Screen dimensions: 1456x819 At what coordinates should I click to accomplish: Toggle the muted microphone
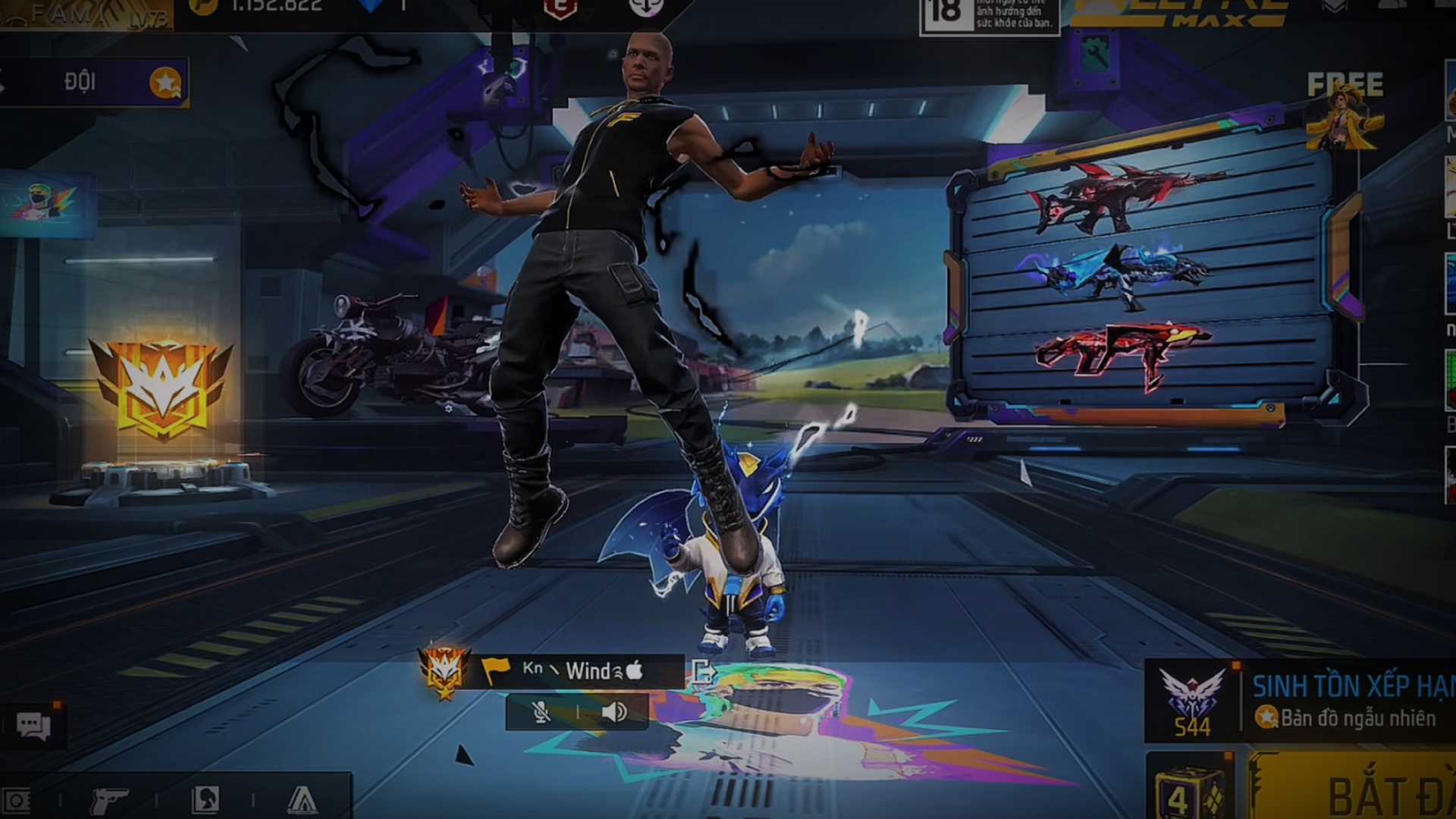click(541, 712)
